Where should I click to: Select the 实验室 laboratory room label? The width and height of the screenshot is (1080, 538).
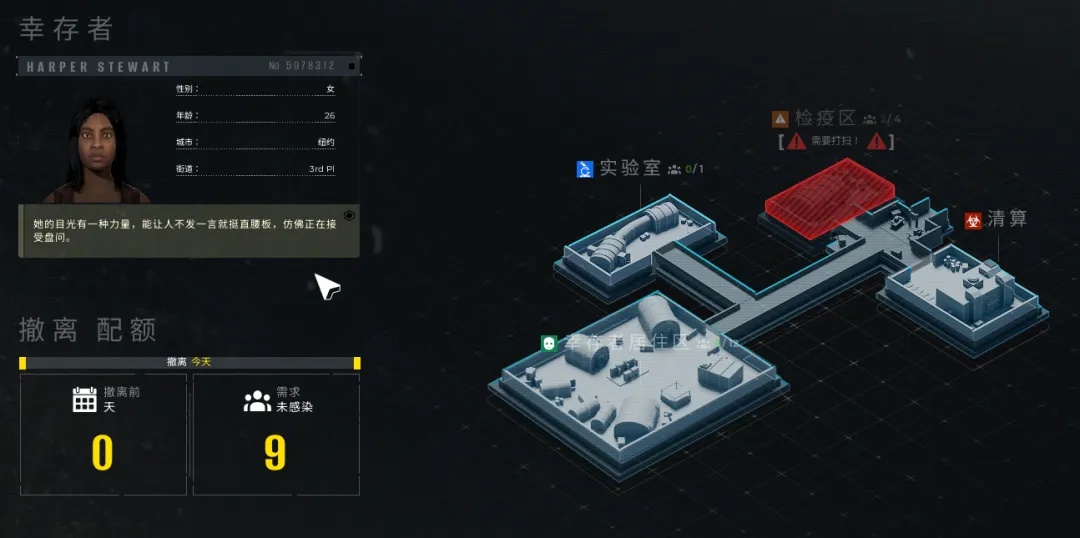(630, 168)
